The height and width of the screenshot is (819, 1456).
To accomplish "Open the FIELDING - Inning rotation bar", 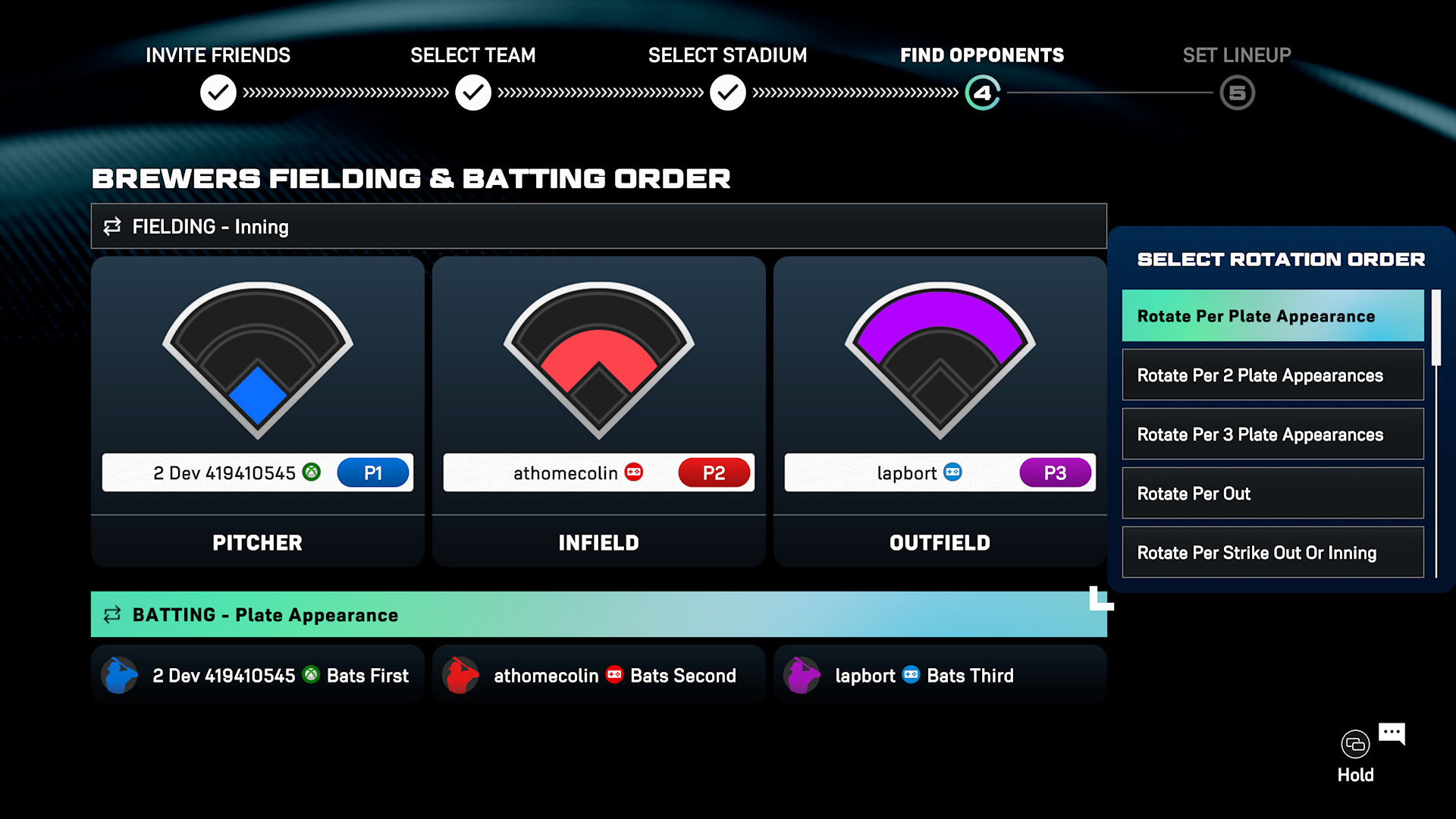I will [598, 227].
